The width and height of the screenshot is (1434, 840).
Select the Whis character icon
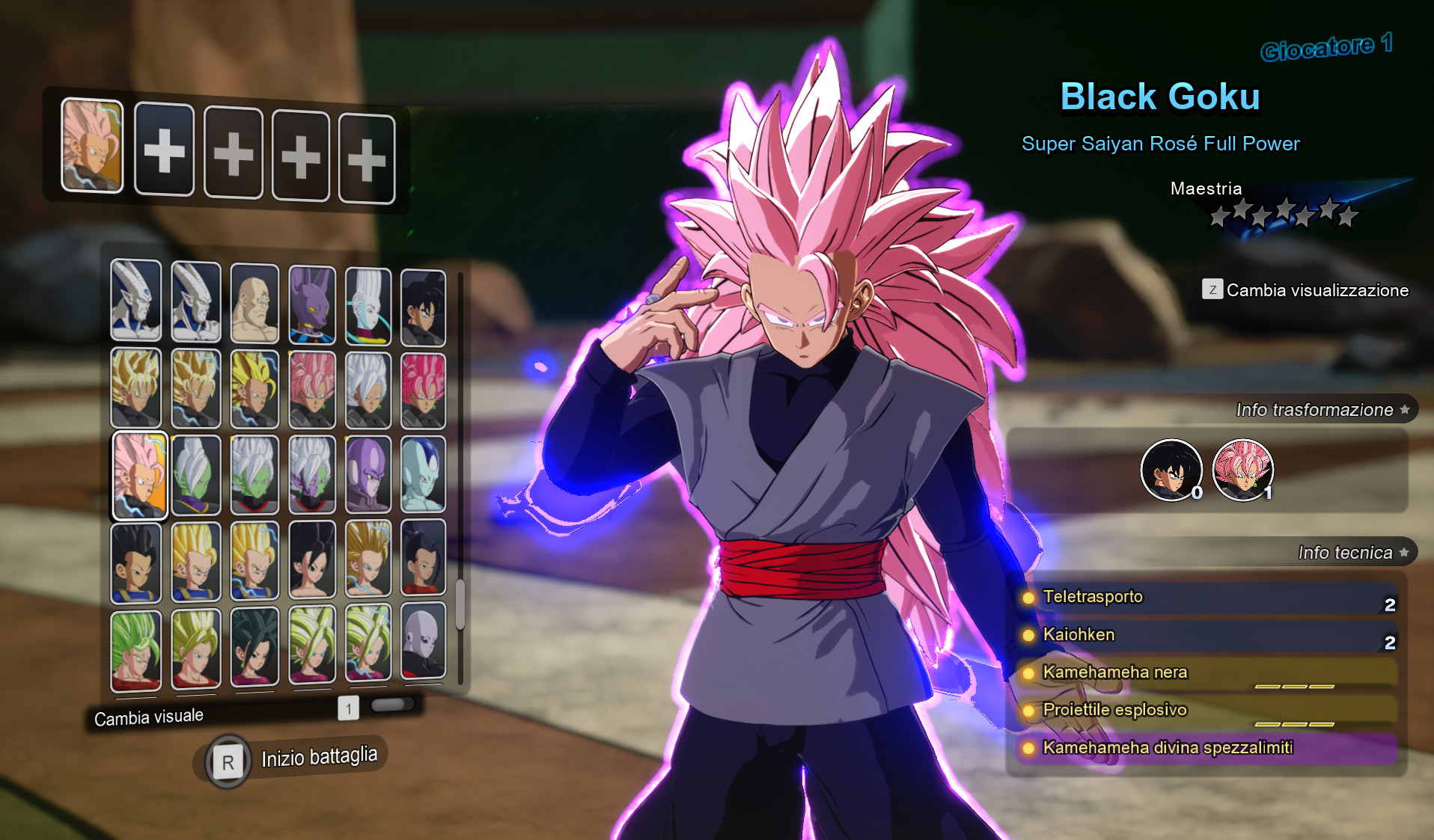370,304
